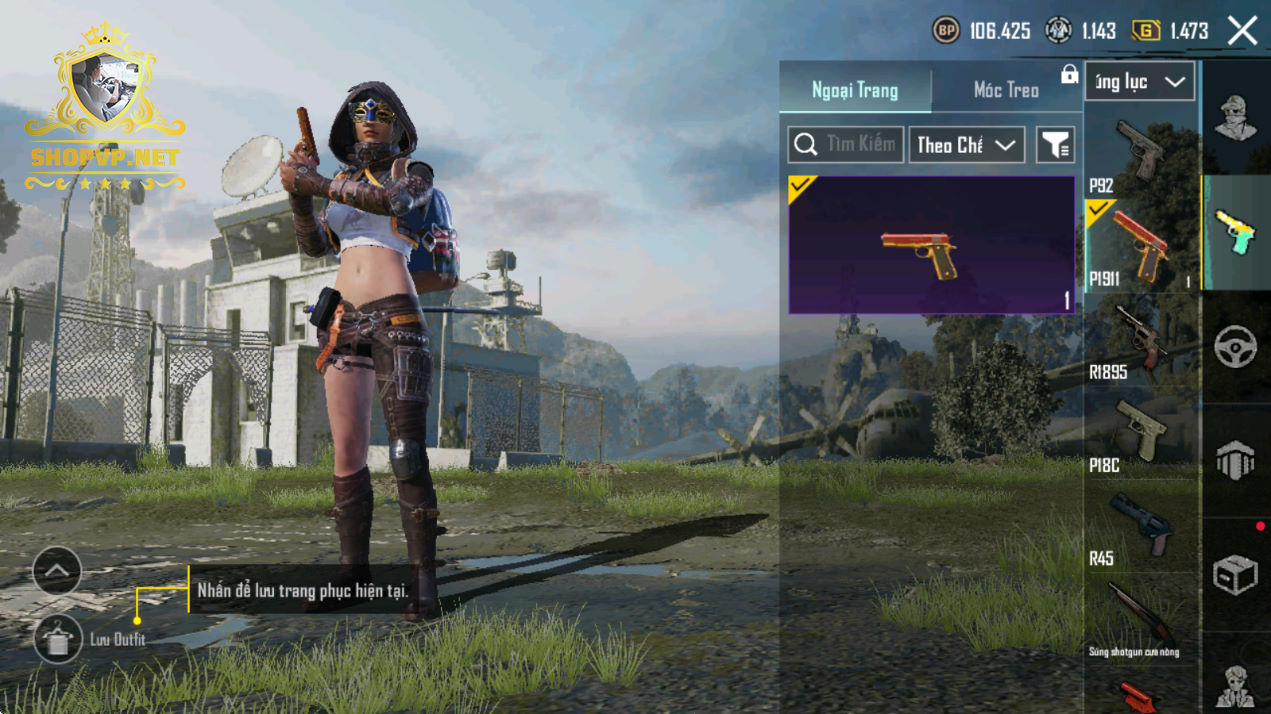This screenshot has height=714, width=1271.
Task: Open the crate box category
Action: point(1236,575)
